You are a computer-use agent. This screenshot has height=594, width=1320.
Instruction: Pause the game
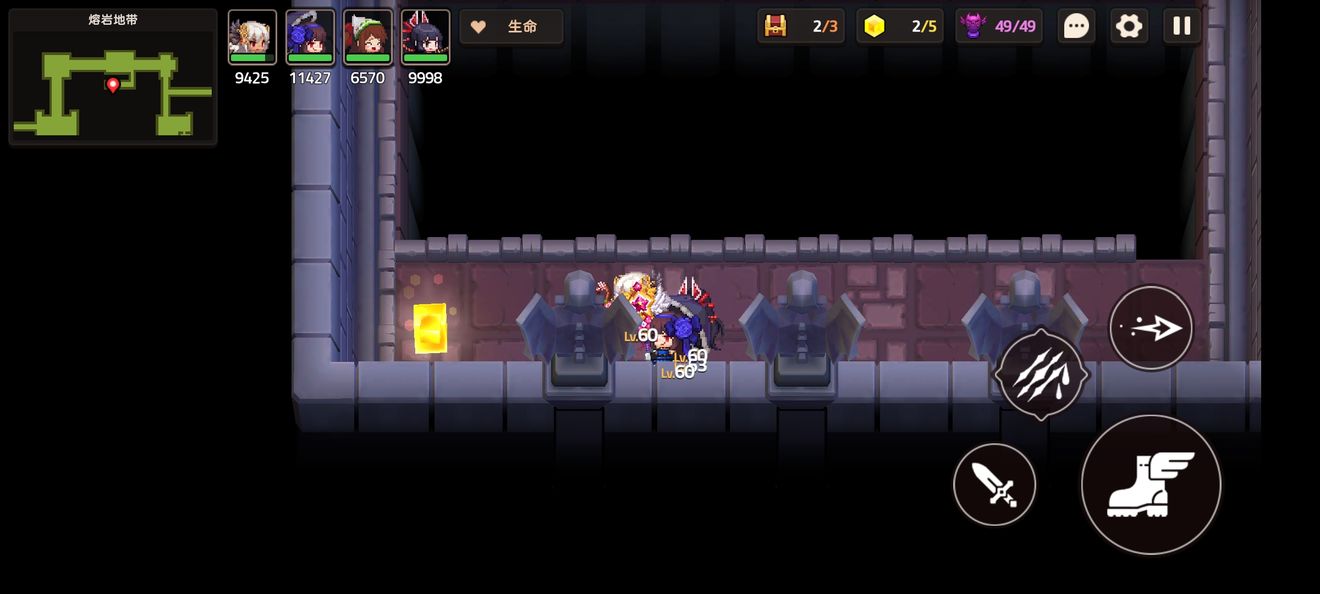1182,26
